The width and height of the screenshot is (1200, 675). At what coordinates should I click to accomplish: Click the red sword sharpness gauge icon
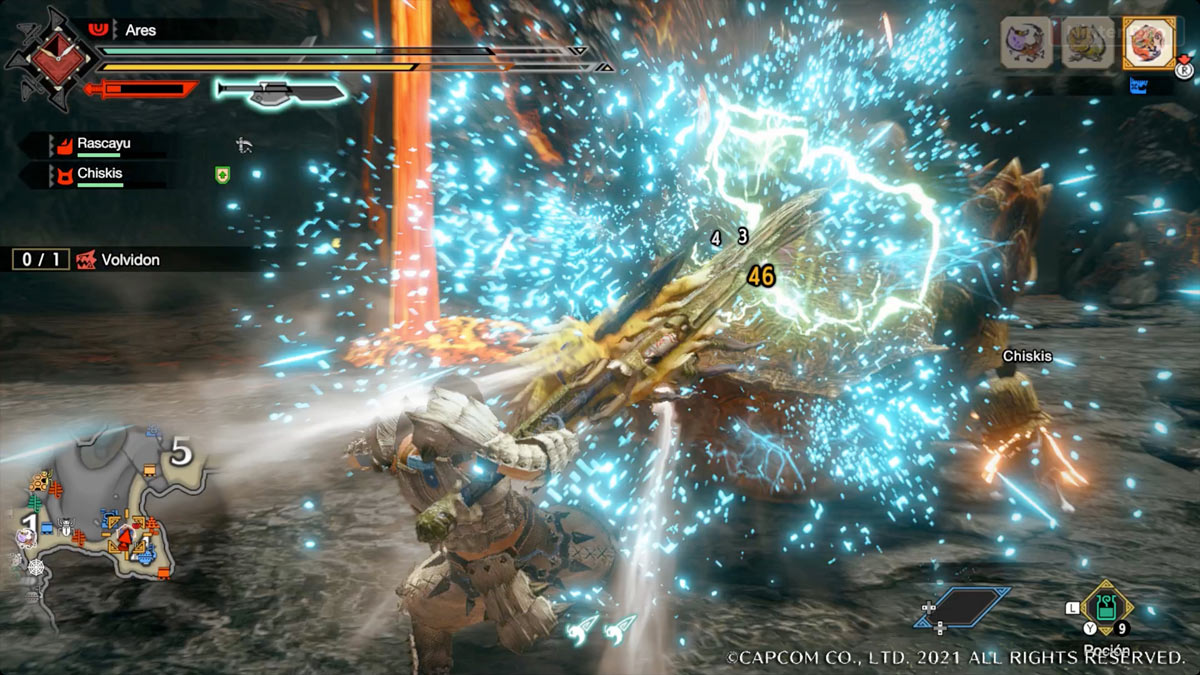pos(142,90)
